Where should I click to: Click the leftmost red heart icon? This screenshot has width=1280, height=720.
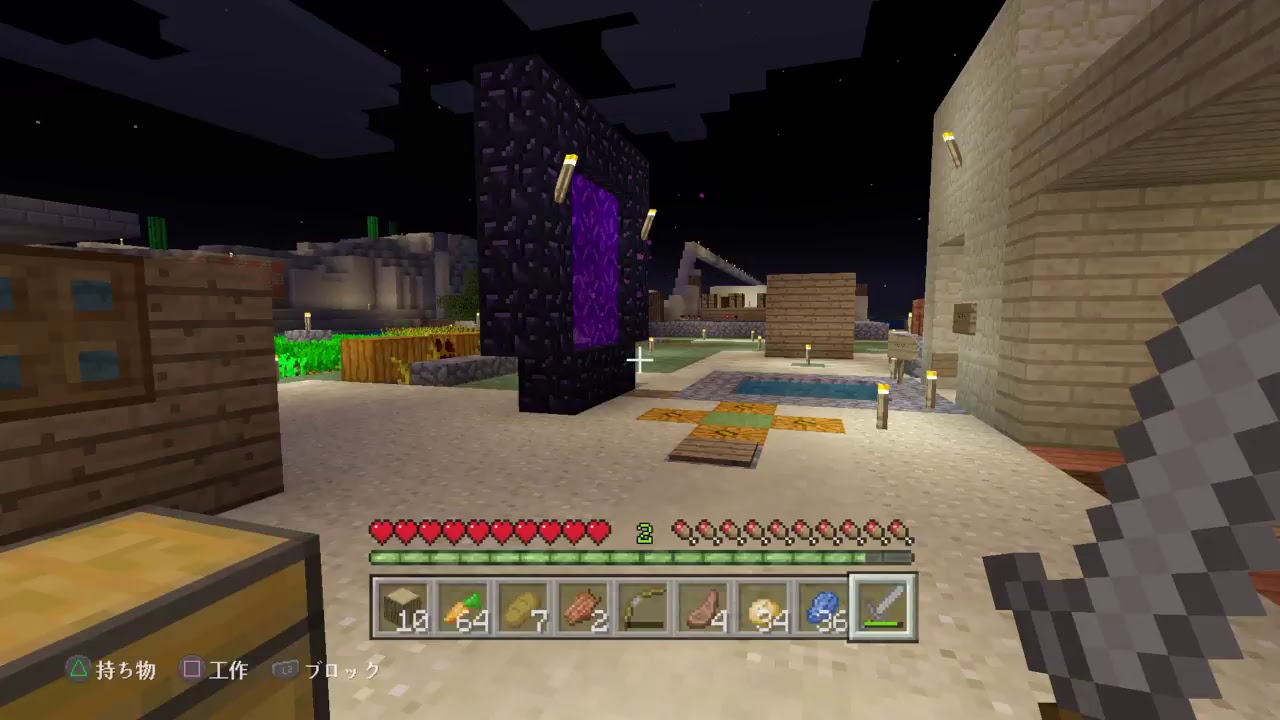click(380, 532)
